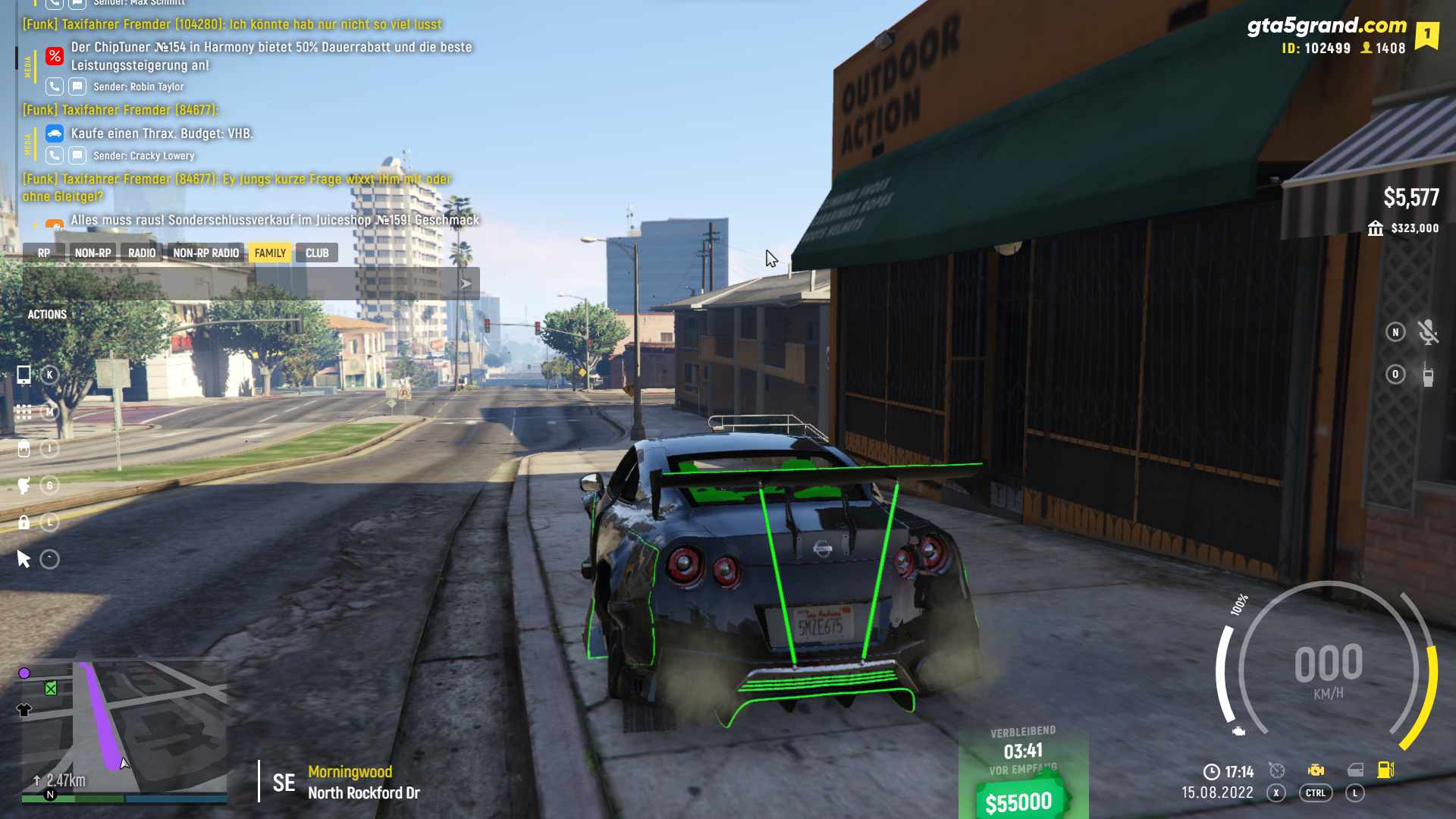Image resolution: width=1456 pixels, height=819 pixels.
Task: Activate the walkie-talkie radio icon
Action: point(1428,375)
